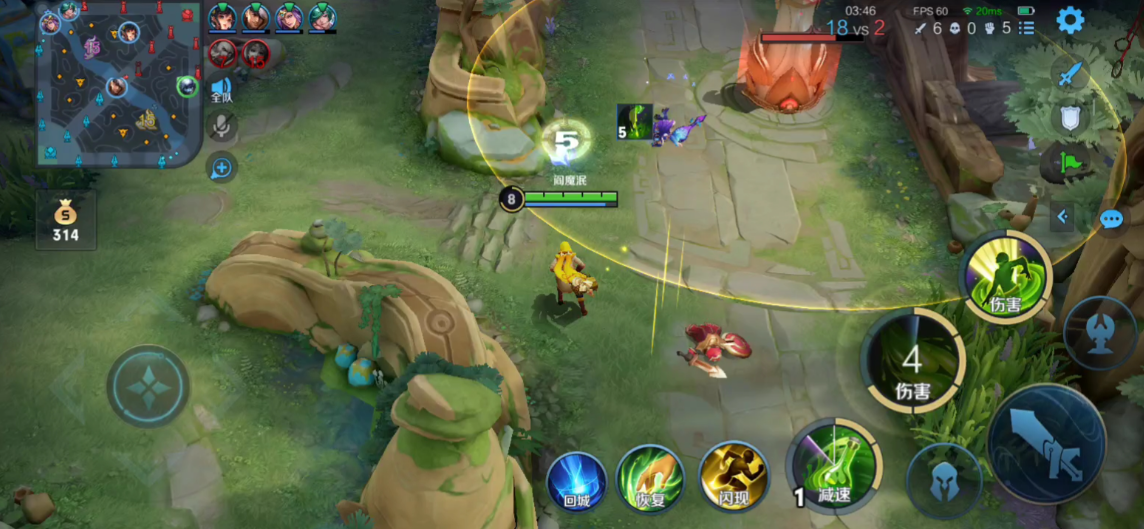
Task: Activate the 伤害 skill with the leaping figure
Action: tap(1005, 276)
